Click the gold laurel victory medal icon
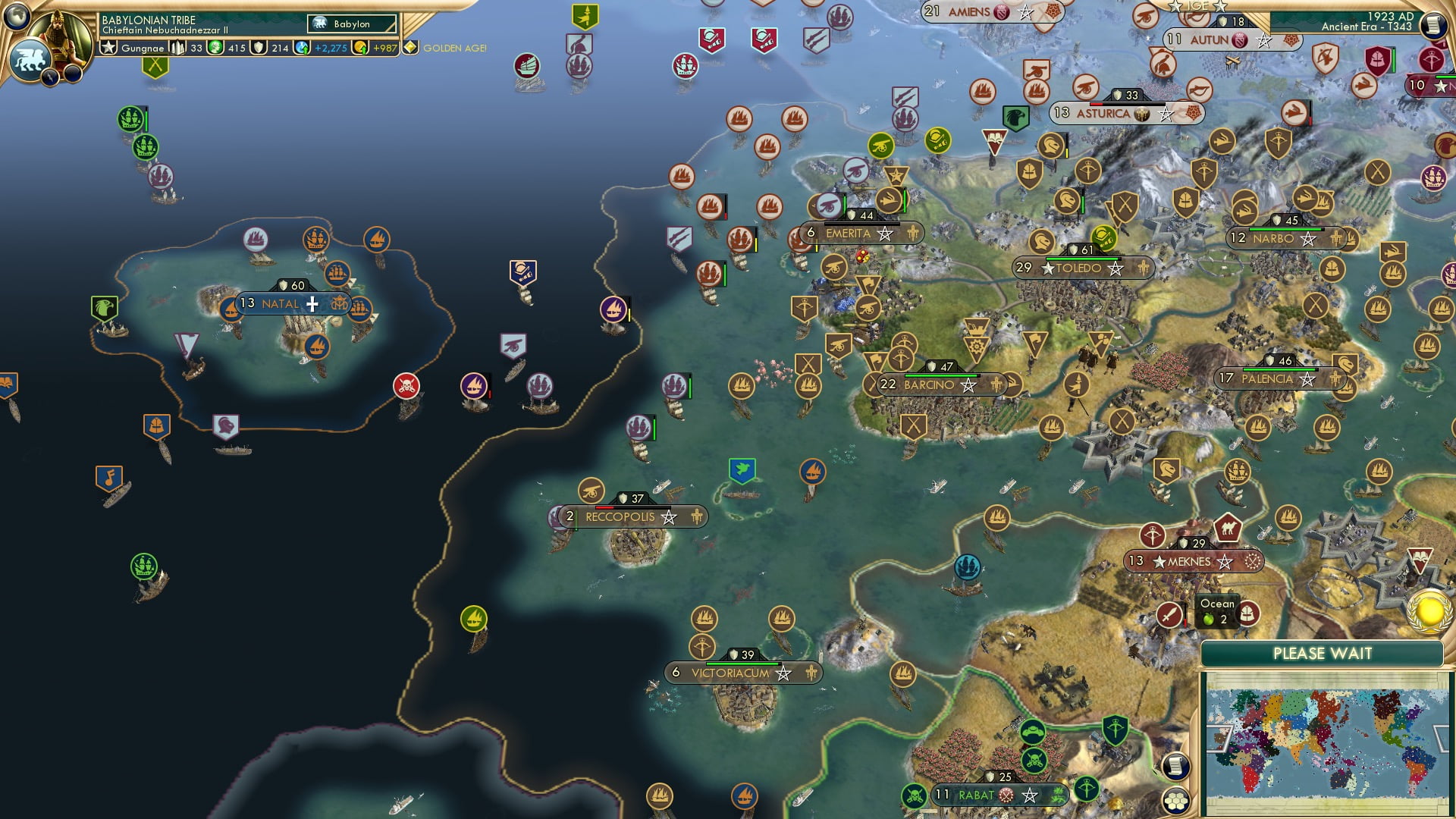 point(1429,613)
